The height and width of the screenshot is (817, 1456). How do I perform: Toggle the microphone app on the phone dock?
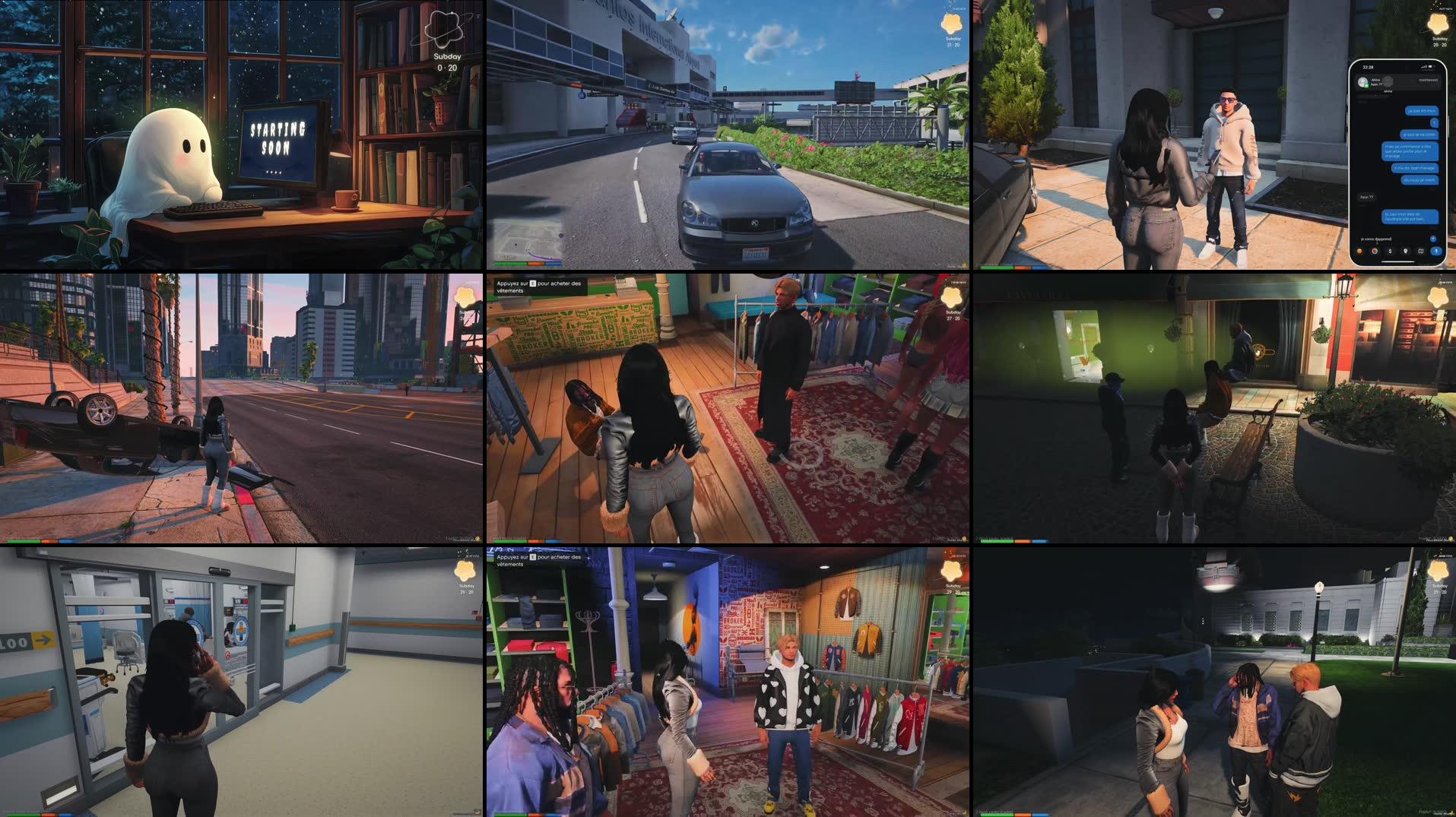tap(1436, 251)
